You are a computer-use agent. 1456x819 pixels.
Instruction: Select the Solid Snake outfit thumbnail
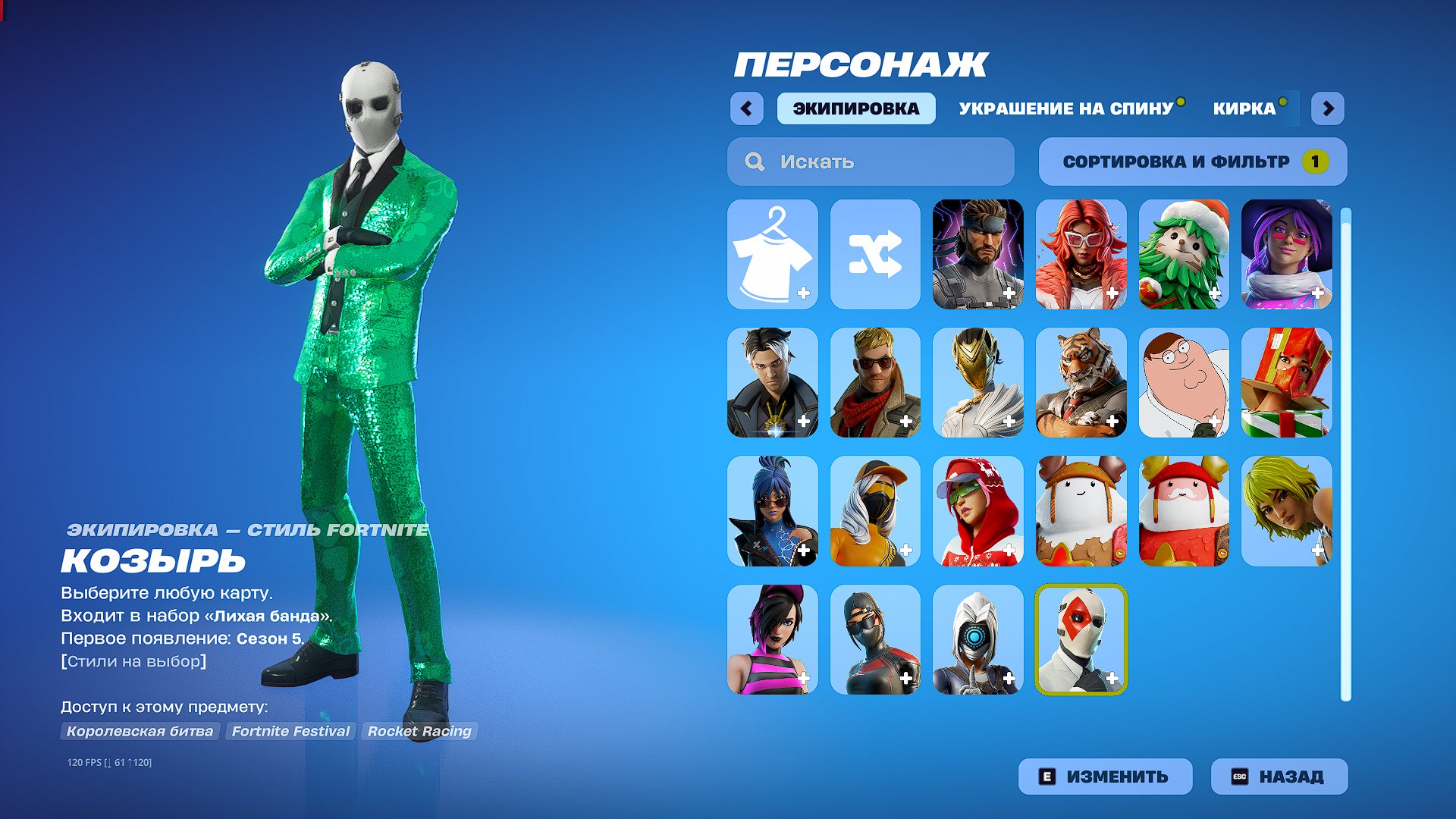978,254
